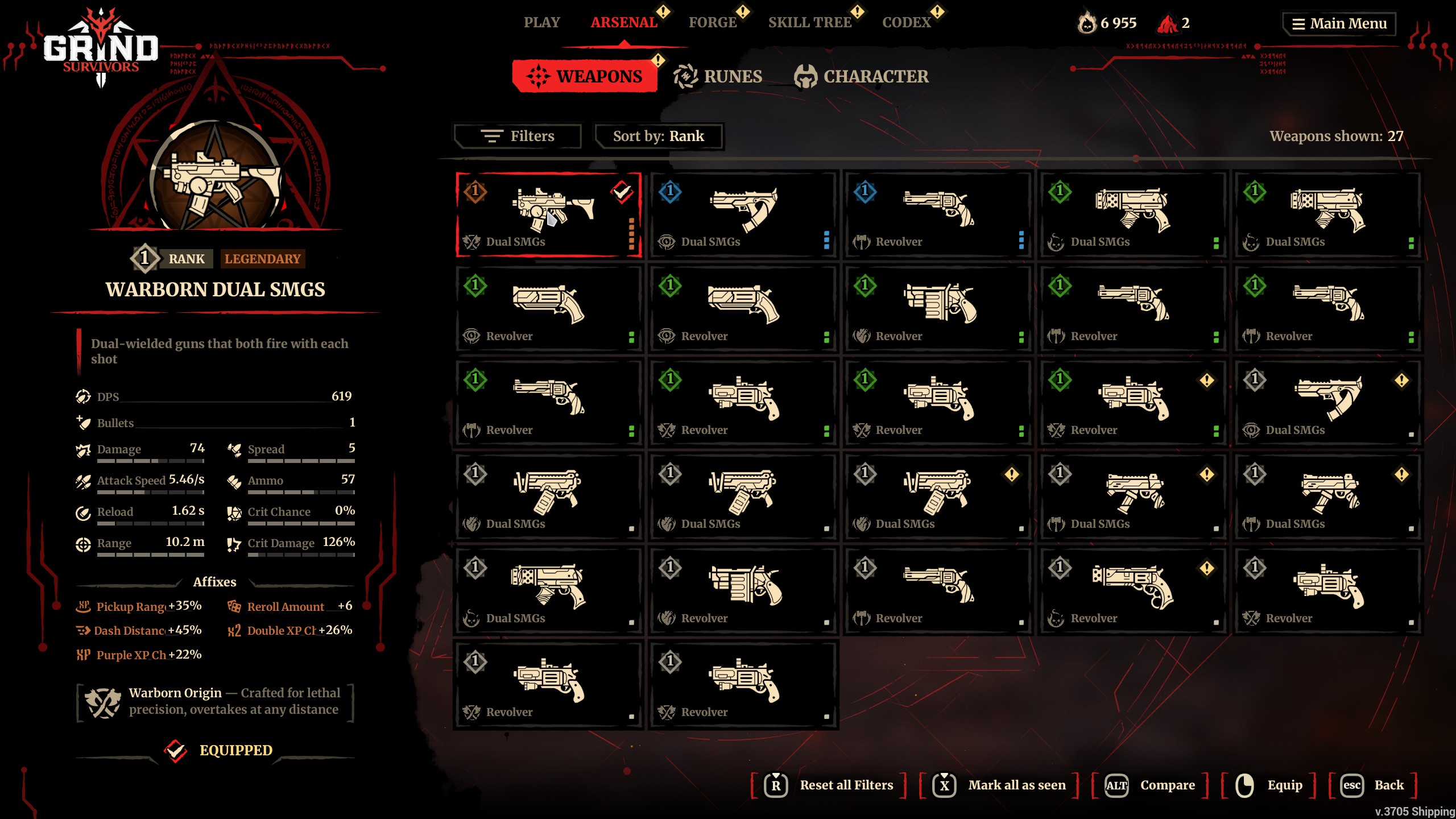Click the Equip button
1456x819 pixels.
1269,785
